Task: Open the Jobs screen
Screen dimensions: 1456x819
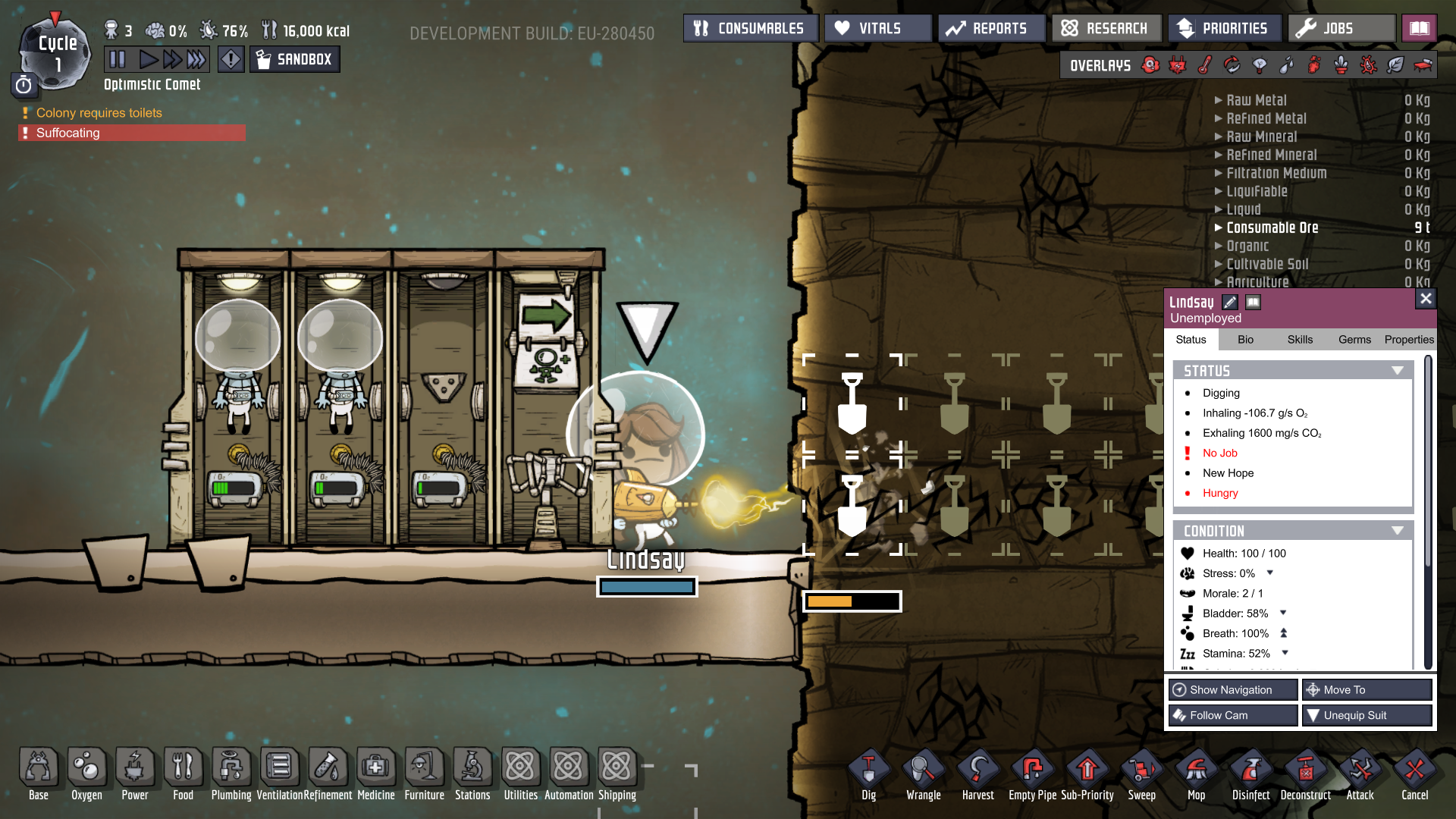Action: coord(1341,29)
